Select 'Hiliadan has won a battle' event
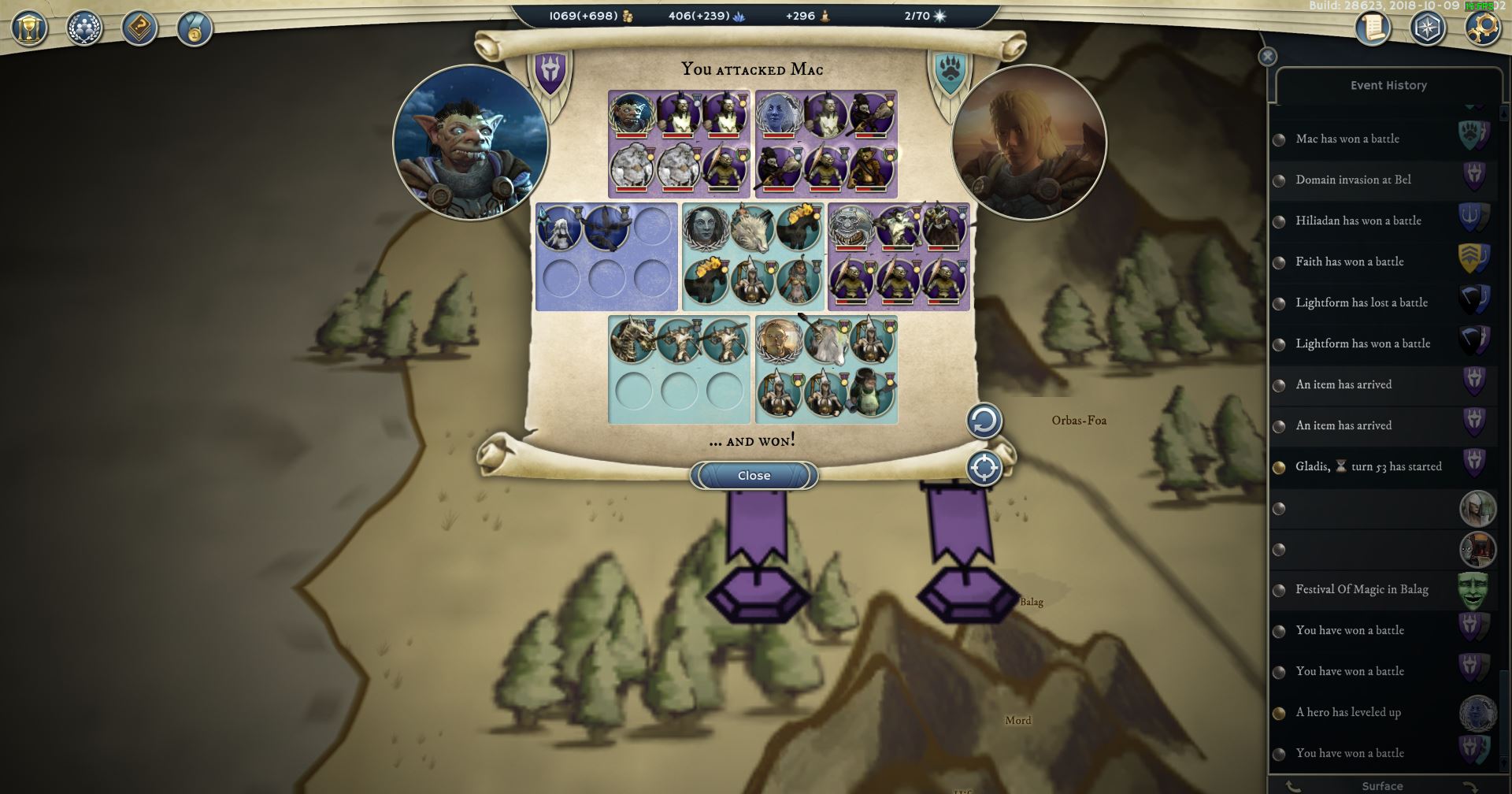 pyautogui.click(x=1358, y=221)
